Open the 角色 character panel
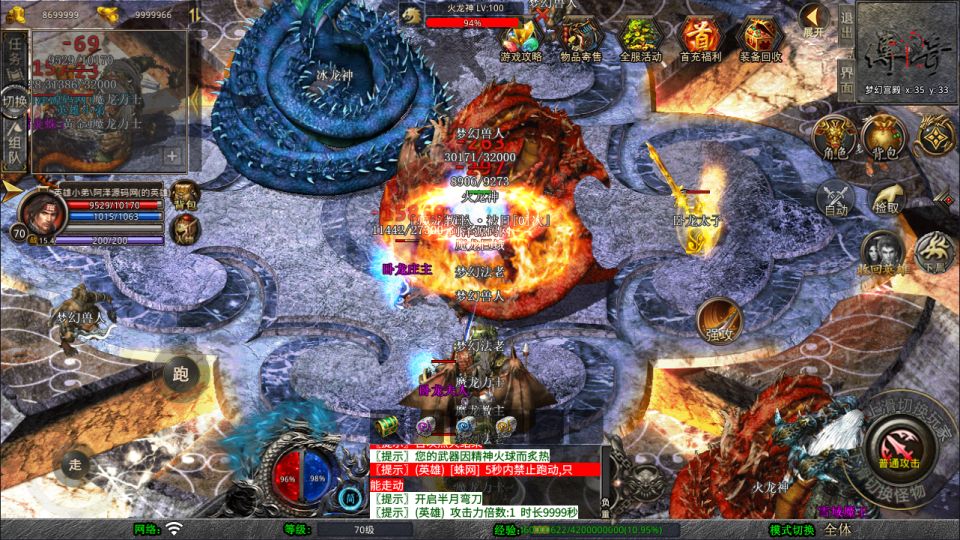This screenshot has width=960, height=540. (x=832, y=136)
